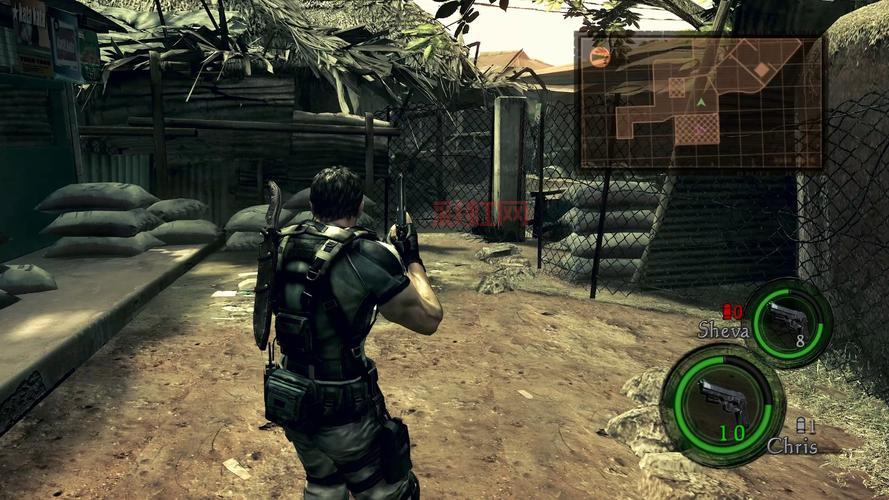The image size is (889, 500).
Task: Open the minimap overlay
Action: click(700, 101)
